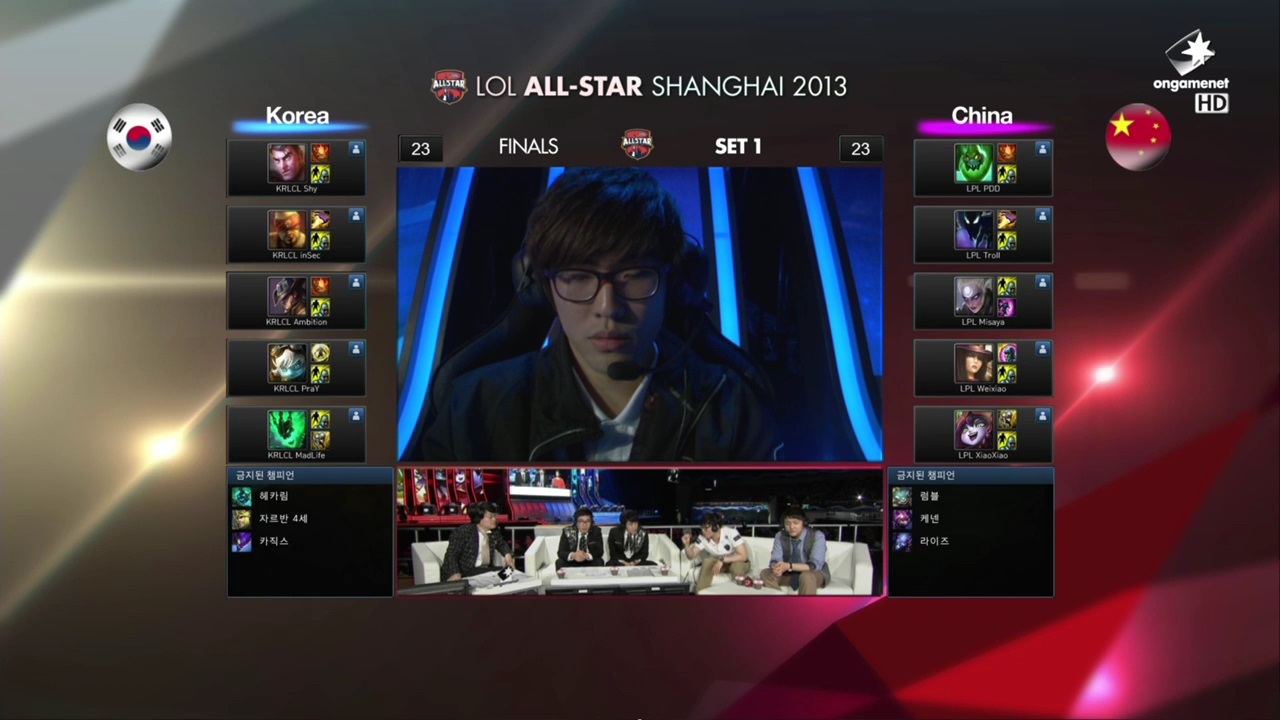This screenshot has height=720, width=1280.
Task: Select KRLCL inSec's champion portrait
Action: [x=286, y=230]
